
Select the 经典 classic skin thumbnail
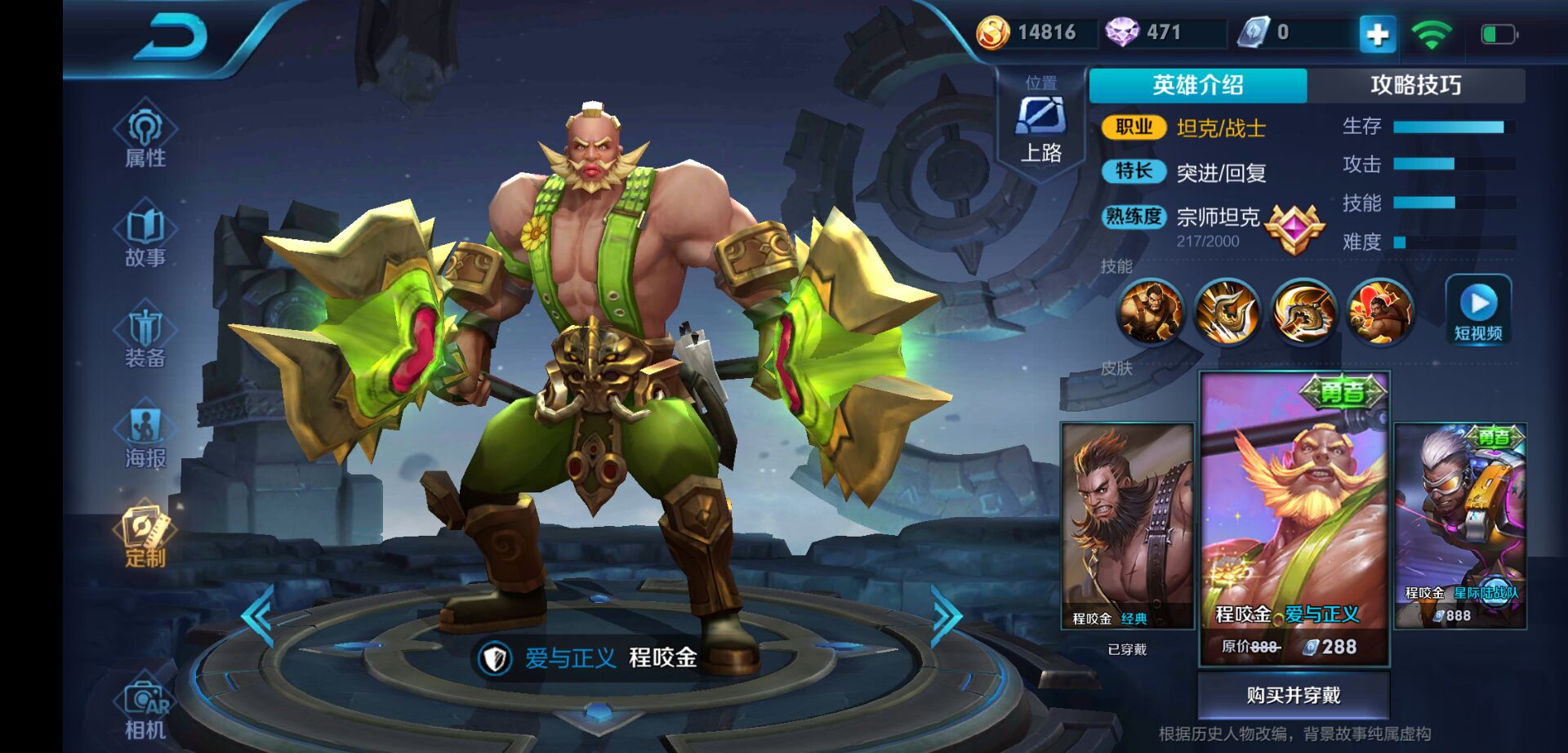click(1127, 525)
